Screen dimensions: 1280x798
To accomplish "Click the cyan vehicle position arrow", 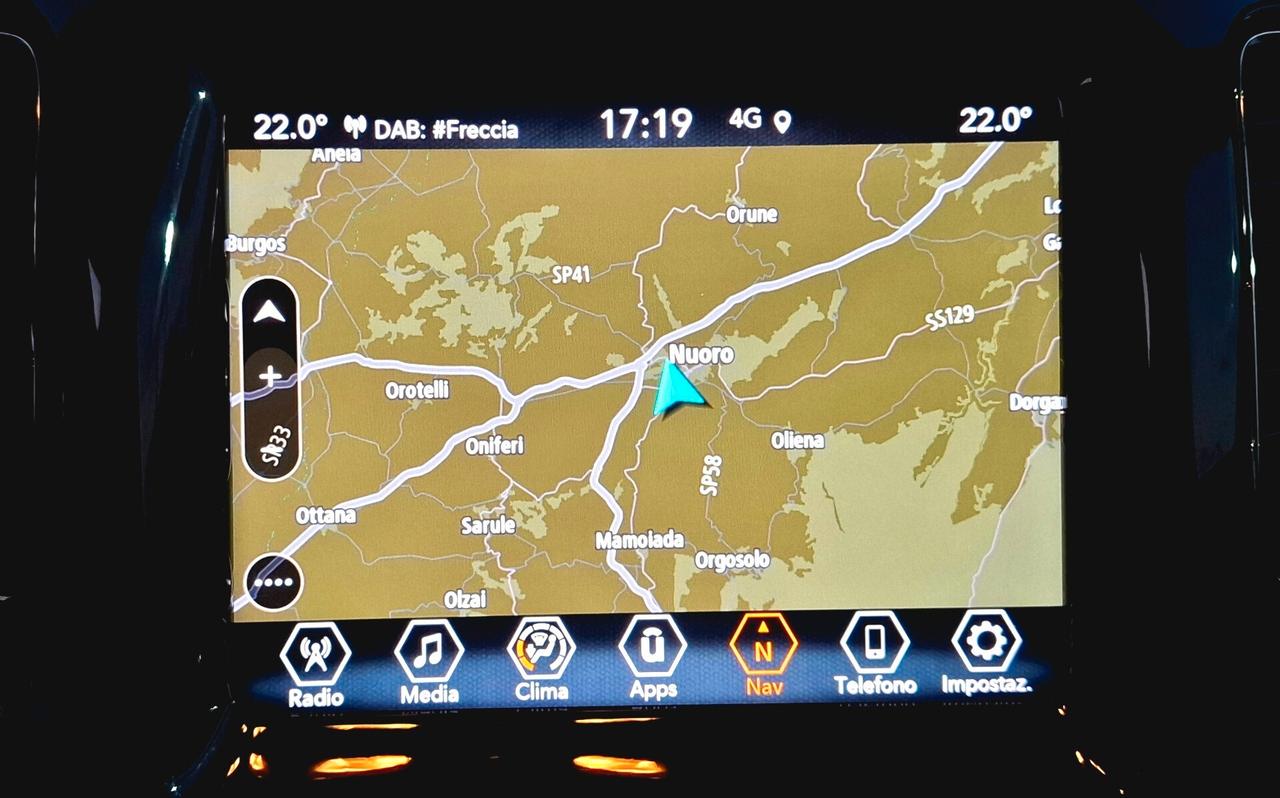I will coord(677,389).
